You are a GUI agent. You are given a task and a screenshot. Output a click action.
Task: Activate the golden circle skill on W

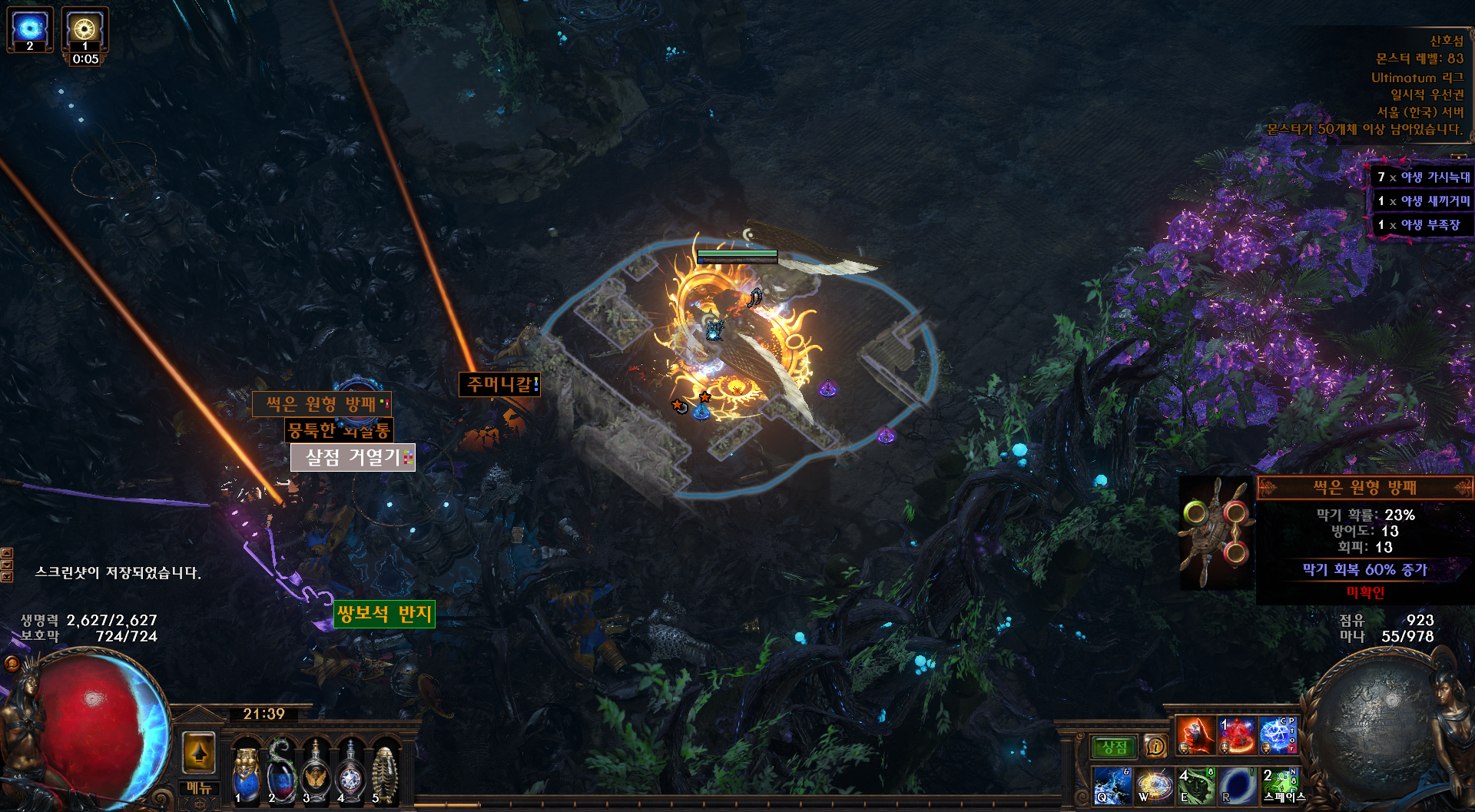(x=1154, y=786)
